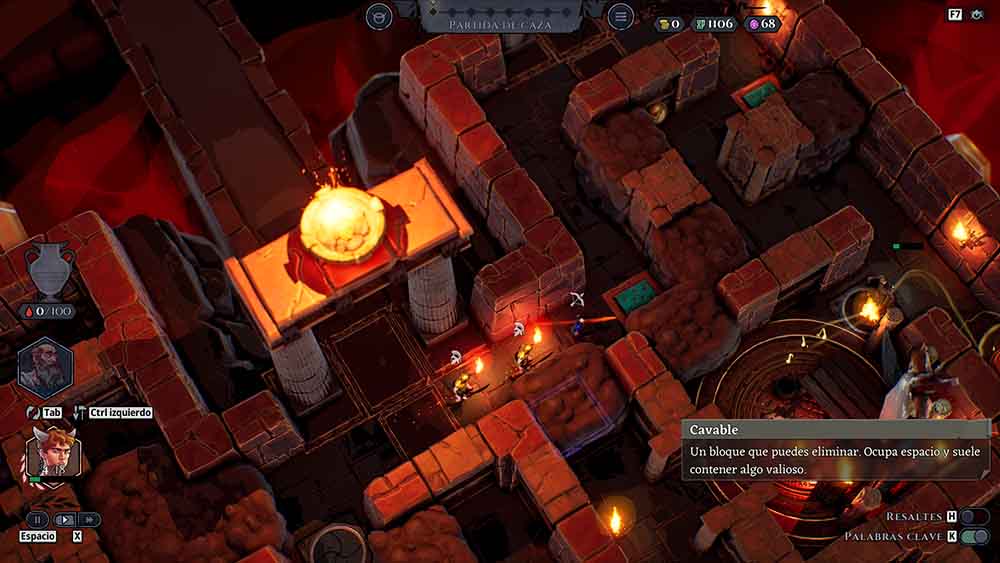The height and width of the screenshot is (563, 1000).
Task: Pause the game speed
Action: pos(37,520)
